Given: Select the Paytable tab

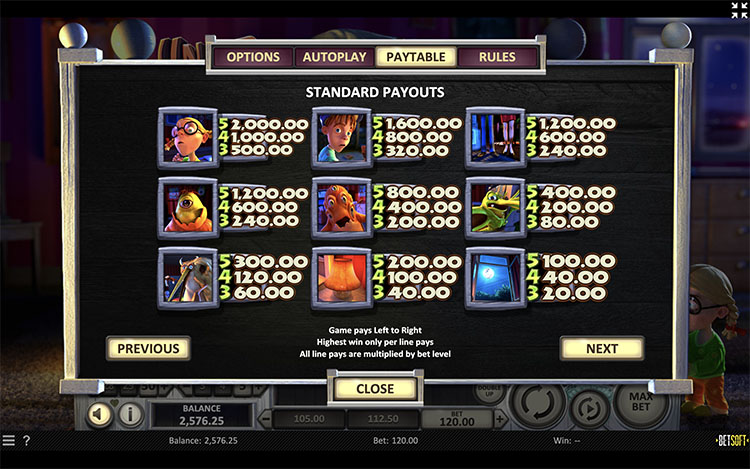Looking at the screenshot, I should (416, 57).
